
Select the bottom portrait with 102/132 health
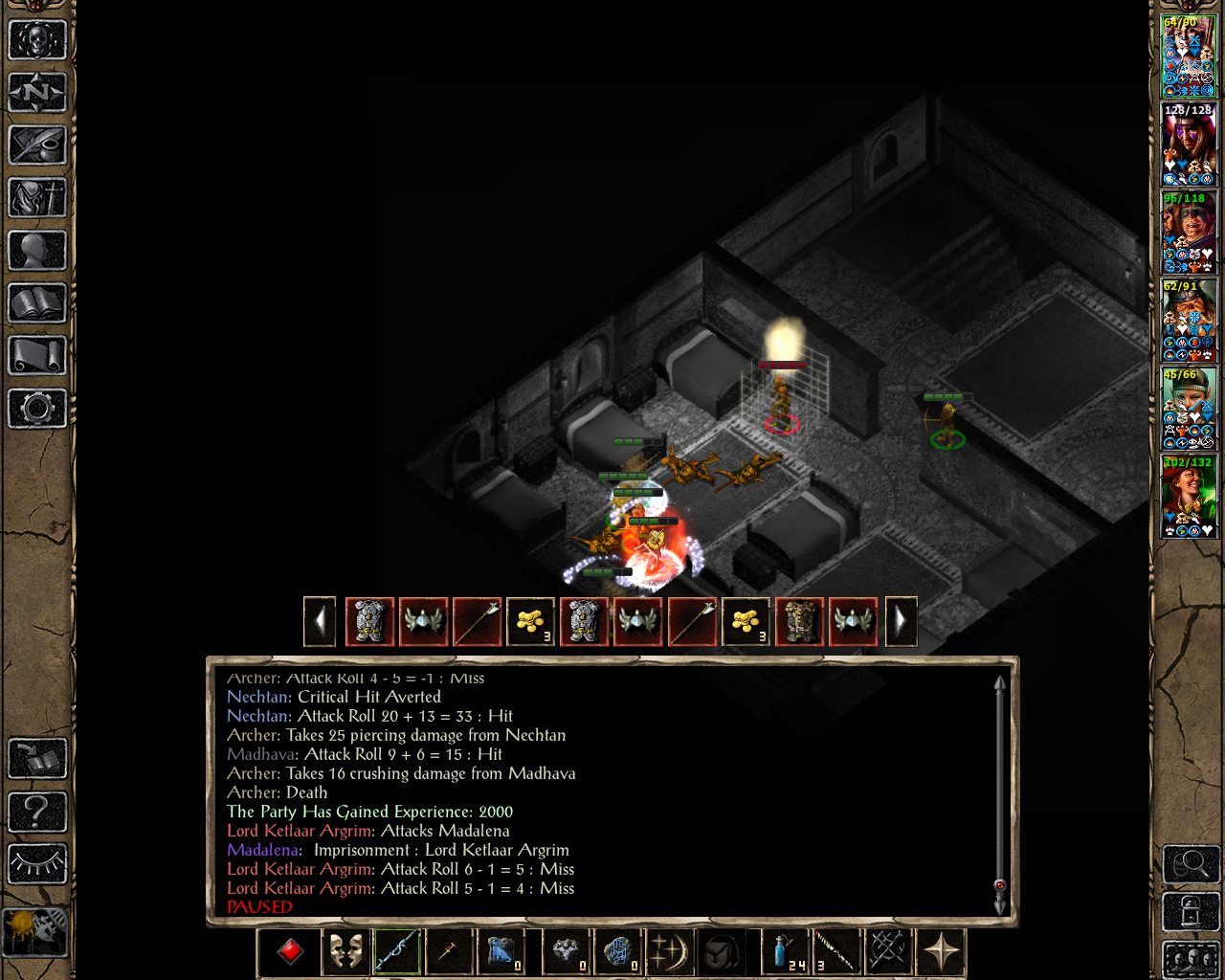click(x=1189, y=497)
